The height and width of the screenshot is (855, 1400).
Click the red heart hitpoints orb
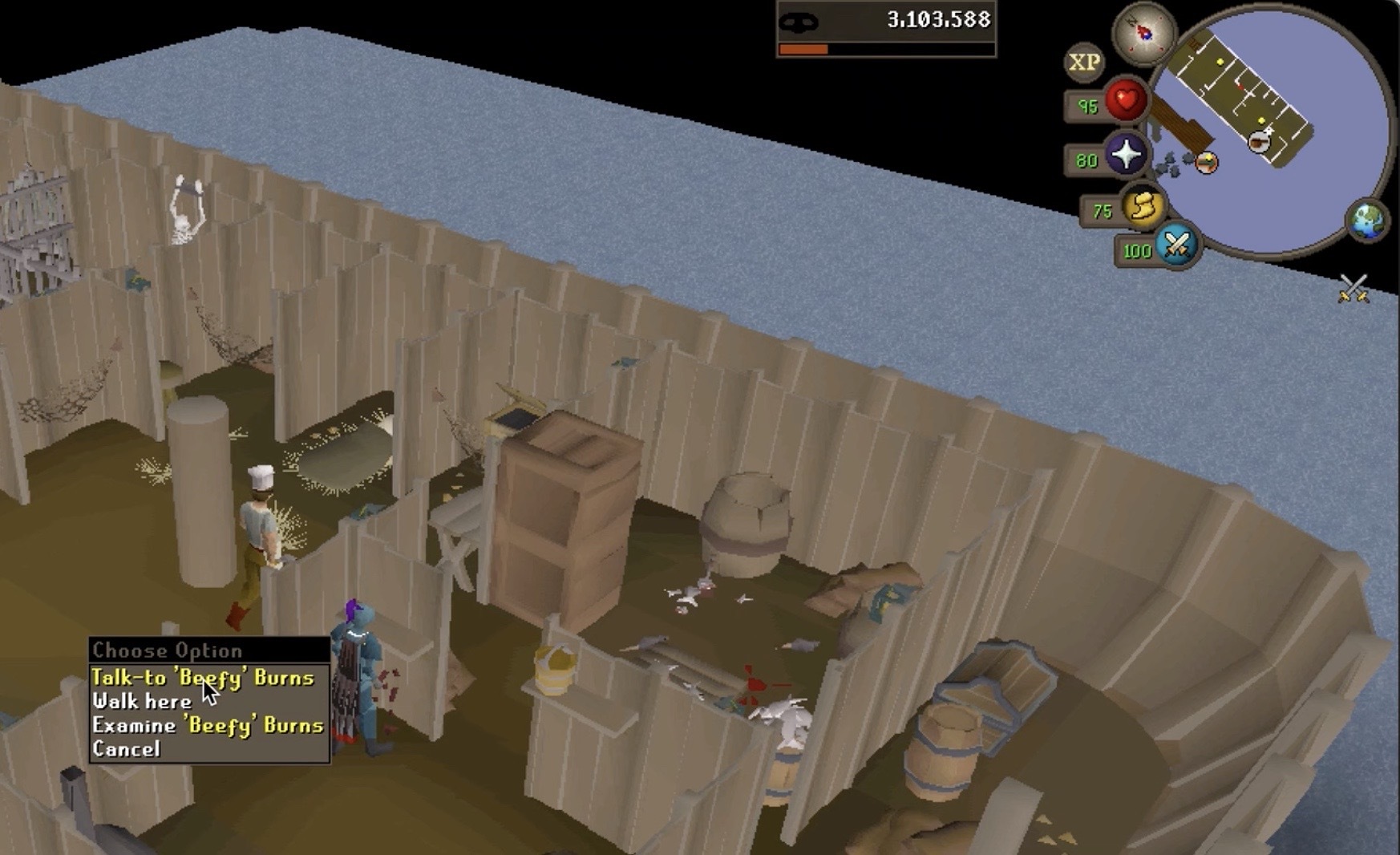pos(1125,101)
